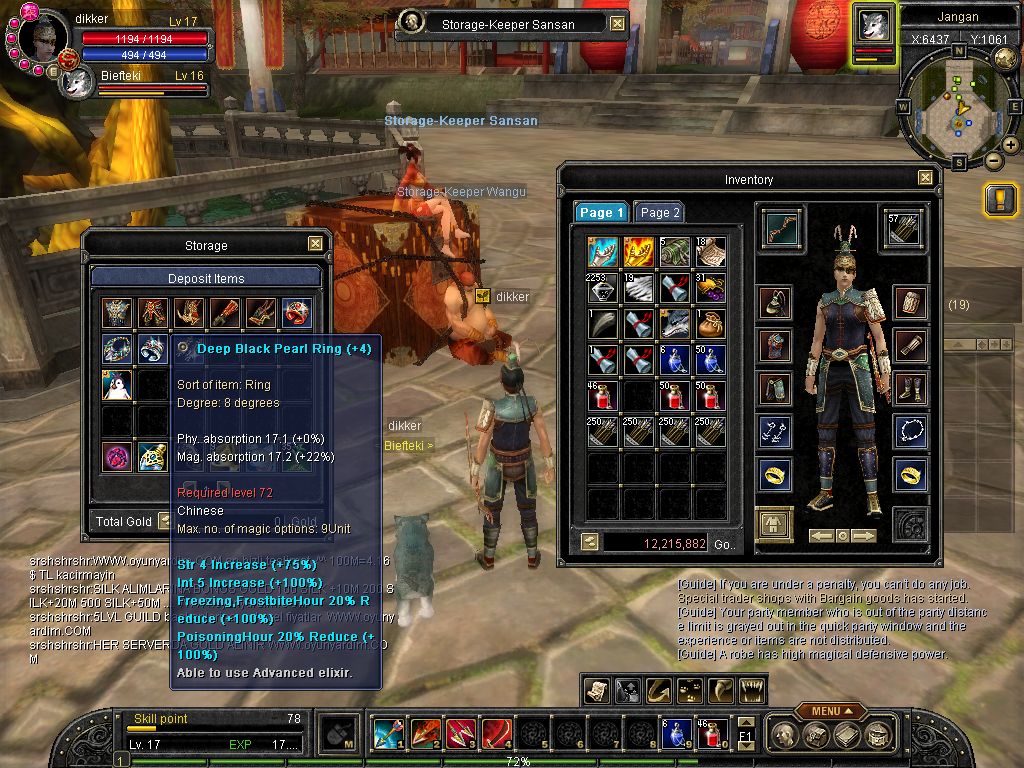Close the Storage window
Viewport: 1024px width, 768px height.
tap(315, 244)
